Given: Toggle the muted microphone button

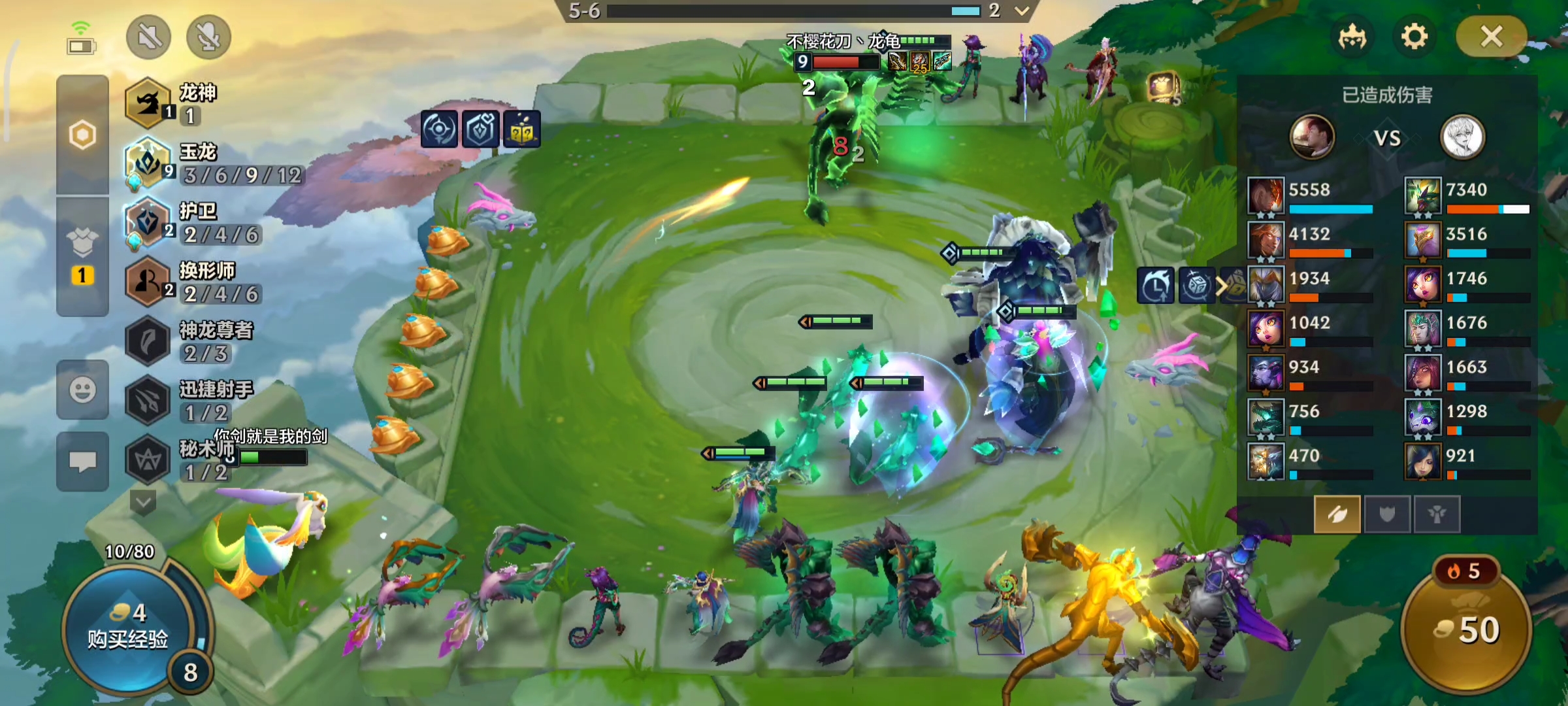Looking at the screenshot, I should pyautogui.click(x=208, y=37).
